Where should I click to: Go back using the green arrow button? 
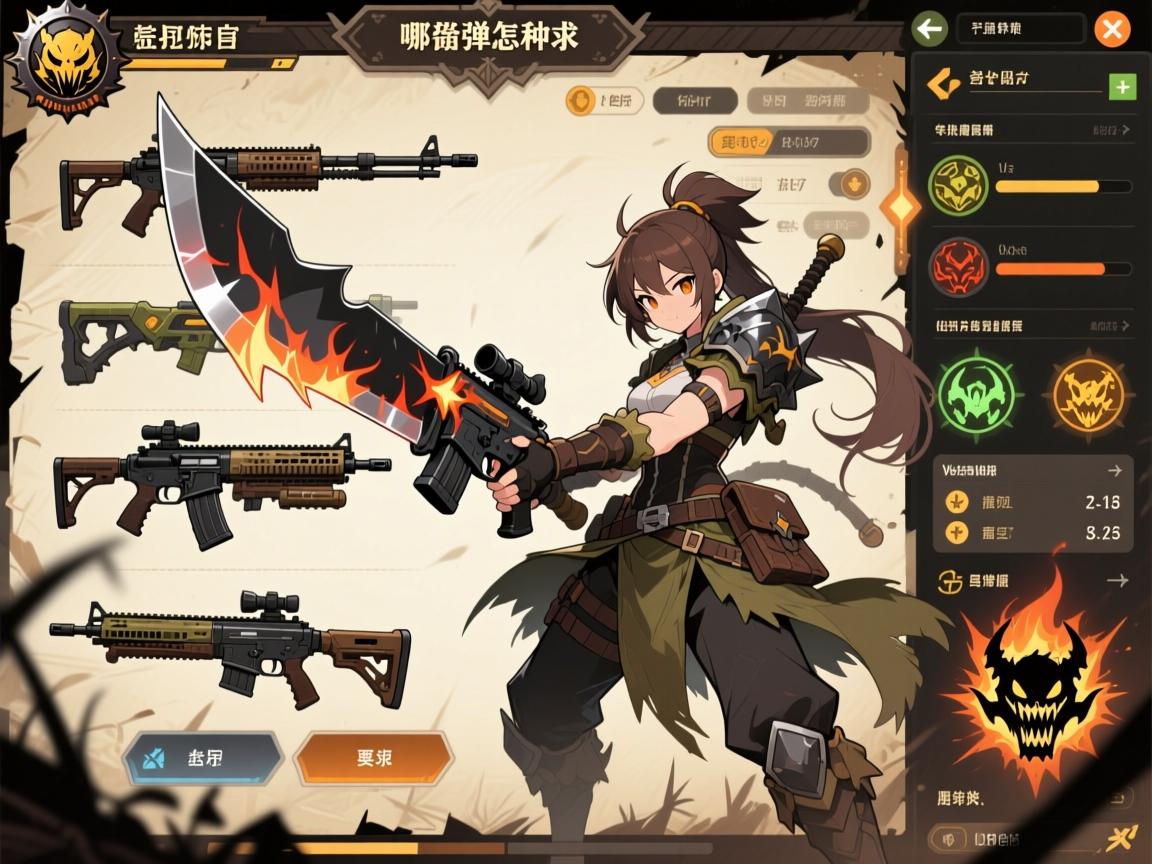click(x=930, y=29)
